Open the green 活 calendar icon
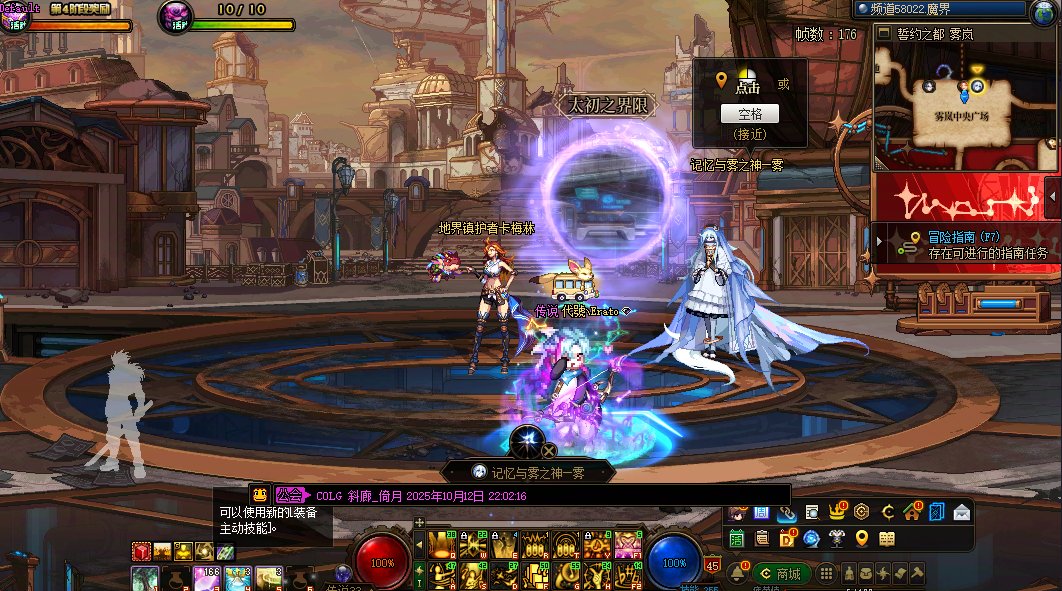The height and width of the screenshot is (591, 1062). click(x=737, y=538)
